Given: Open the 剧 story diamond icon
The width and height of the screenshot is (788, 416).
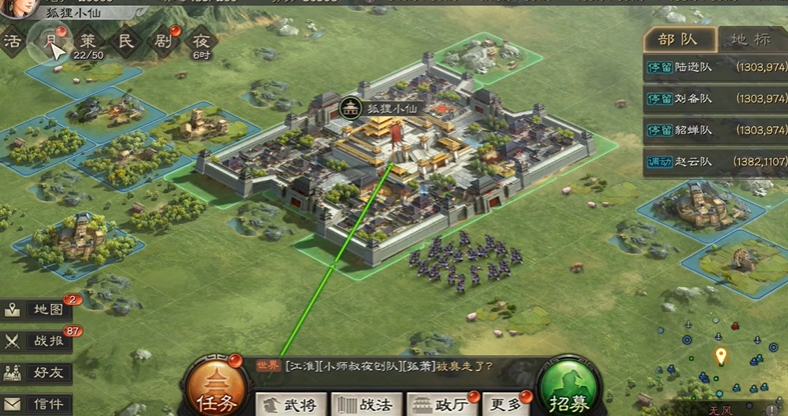Looking at the screenshot, I should (x=163, y=41).
